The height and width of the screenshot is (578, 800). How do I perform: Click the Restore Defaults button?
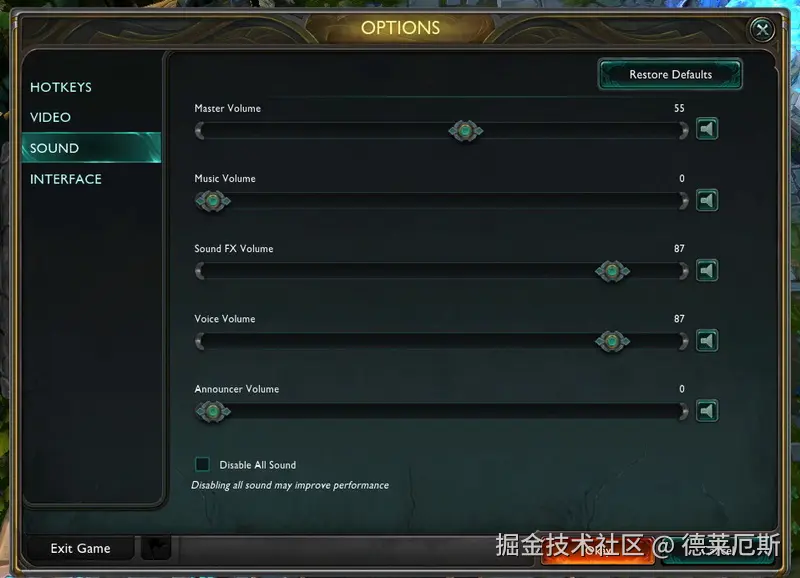670,75
